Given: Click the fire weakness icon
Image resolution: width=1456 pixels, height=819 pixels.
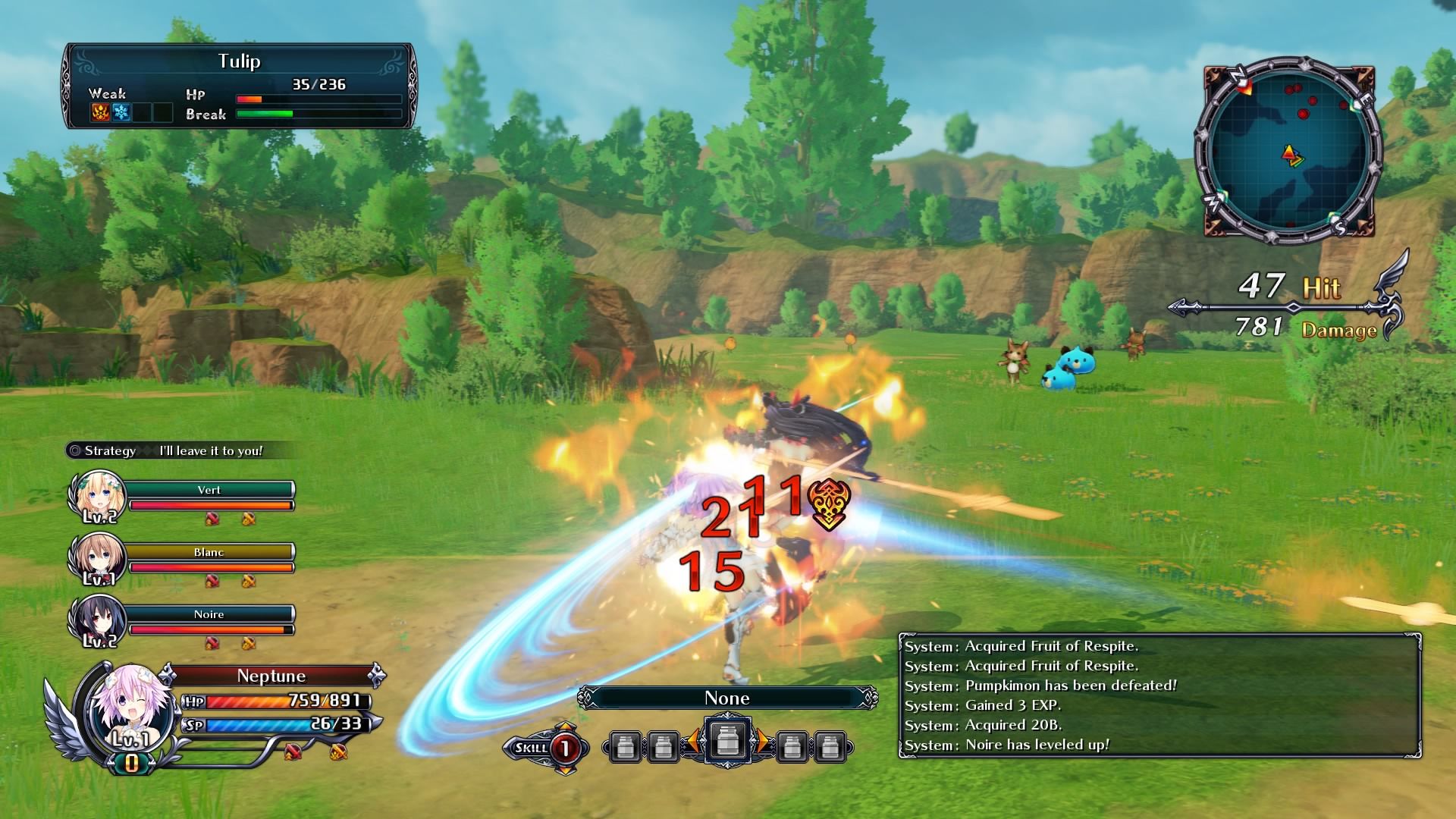Looking at the screenshot, I should pos(101,113).
